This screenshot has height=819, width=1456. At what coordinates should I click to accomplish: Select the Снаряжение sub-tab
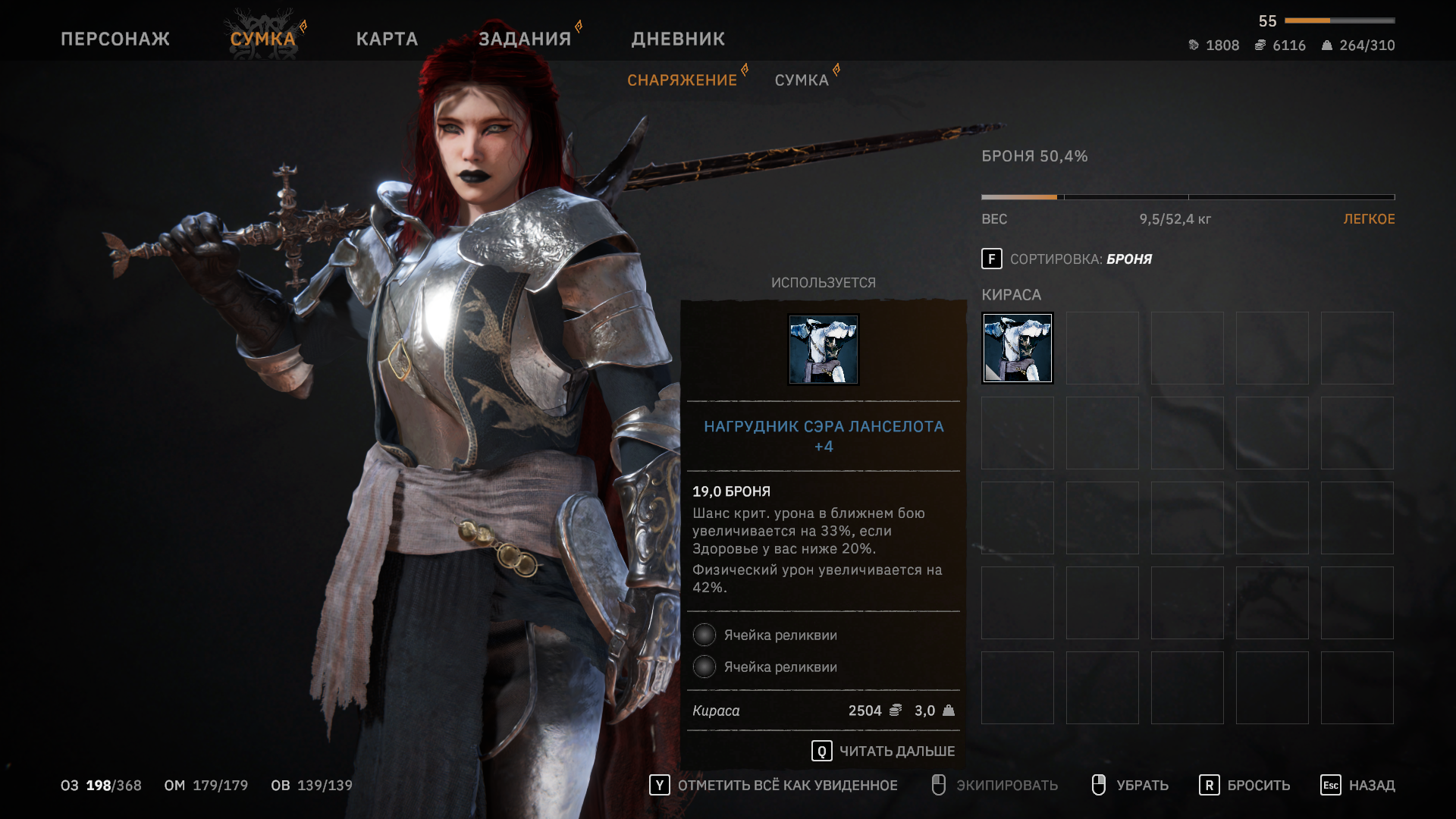point(682,80)
